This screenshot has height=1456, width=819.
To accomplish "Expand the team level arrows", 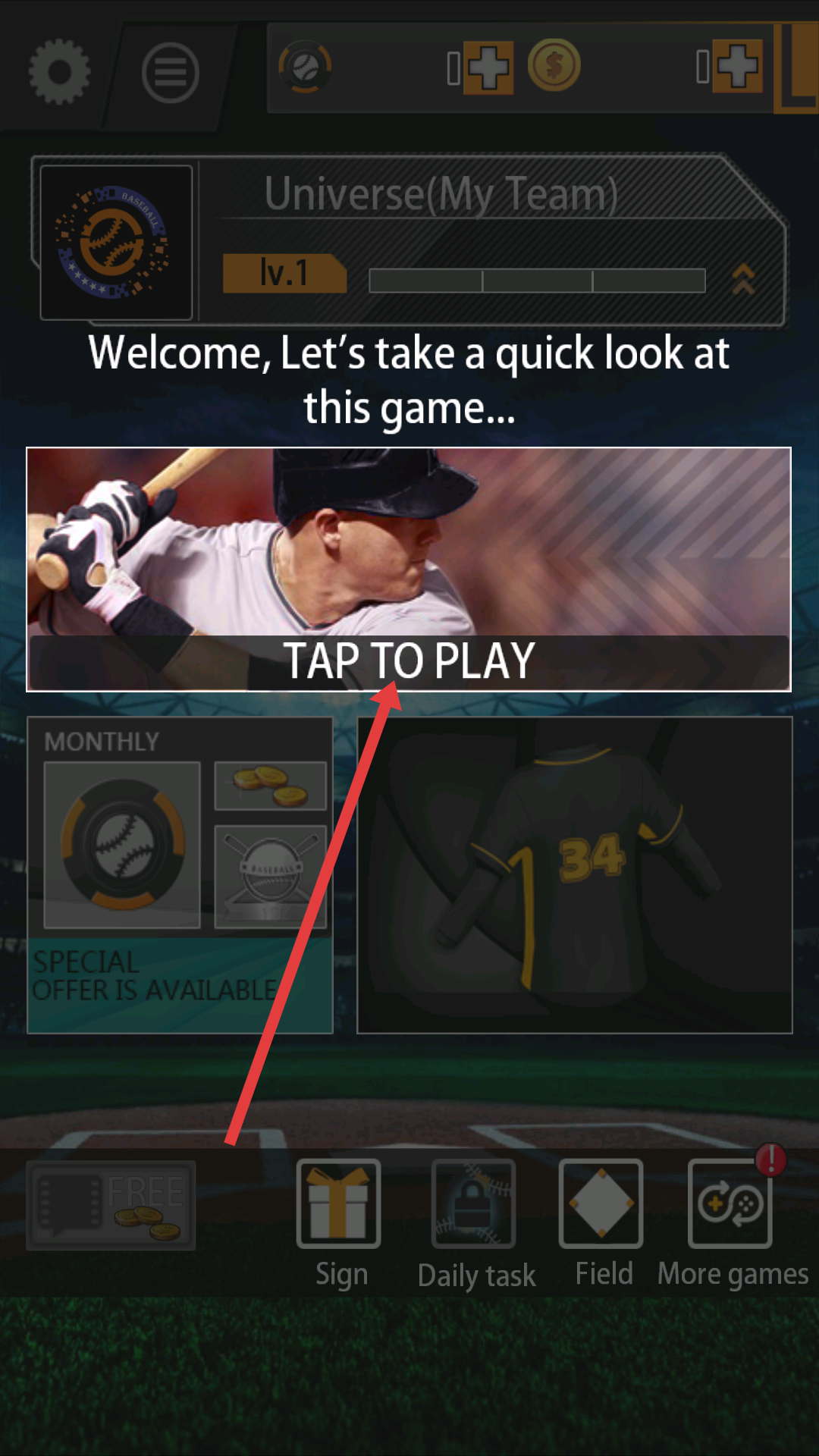I will [x=743, y=279].
